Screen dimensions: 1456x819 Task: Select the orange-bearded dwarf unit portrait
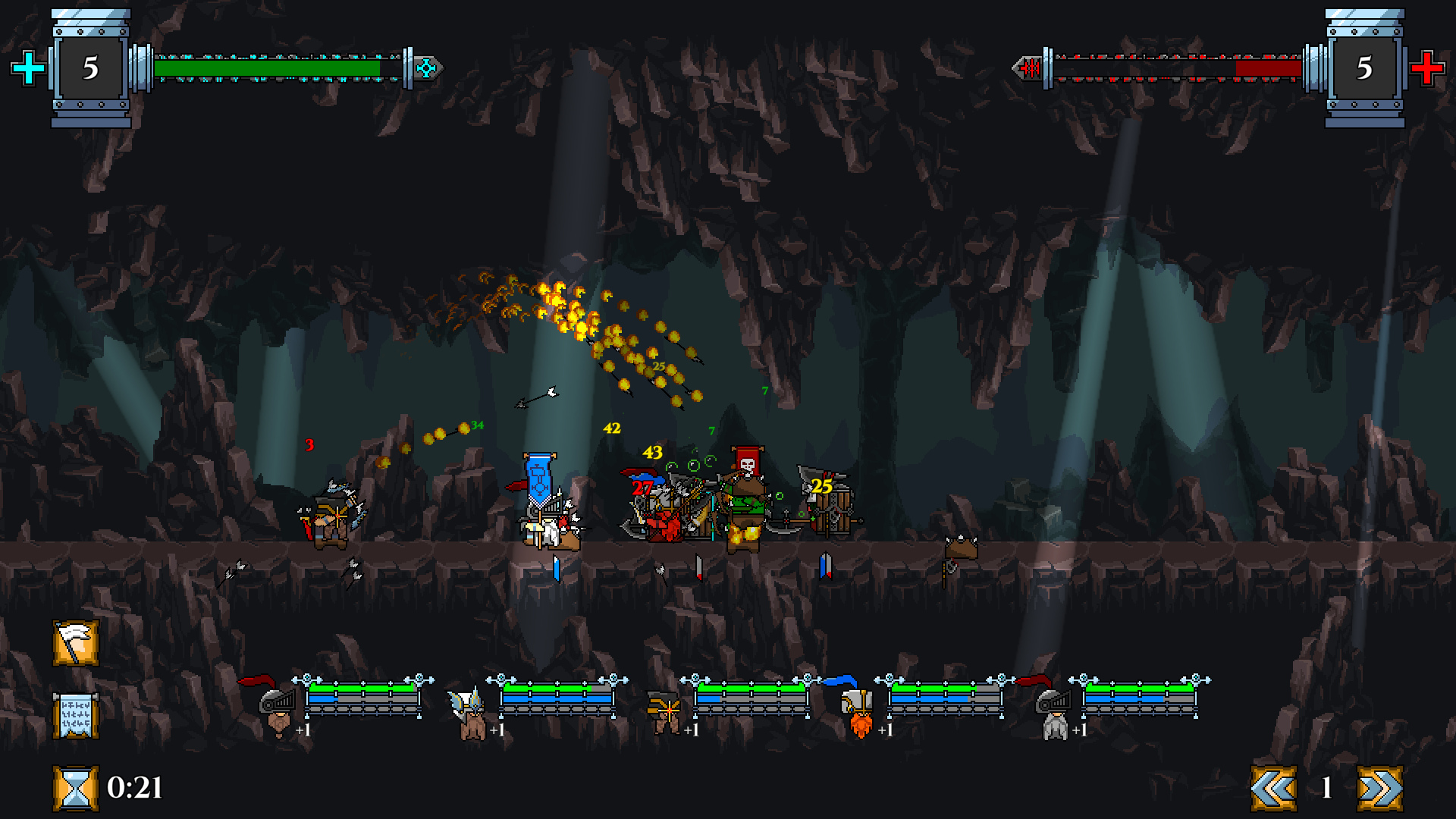tap(859, 717)
